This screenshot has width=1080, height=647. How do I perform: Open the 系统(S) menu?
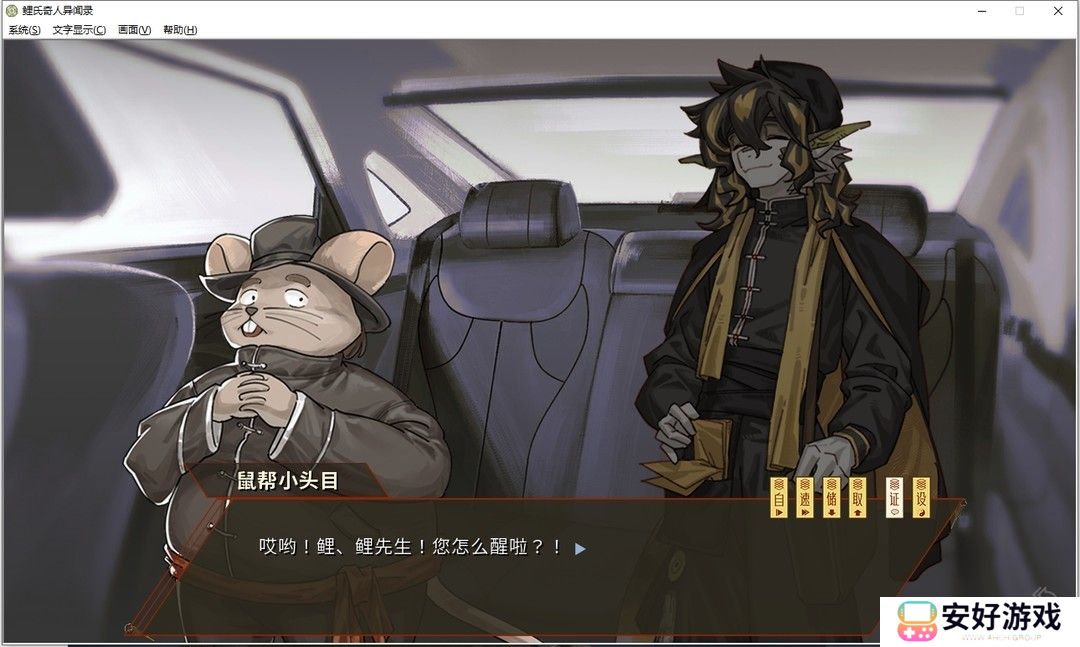coord(25,30)
